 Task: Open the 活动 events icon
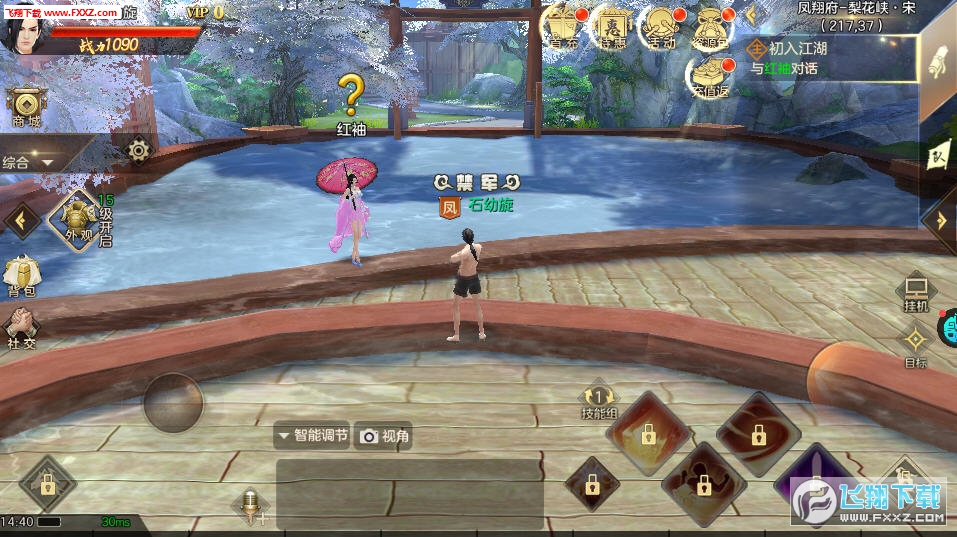click(660, 27)
